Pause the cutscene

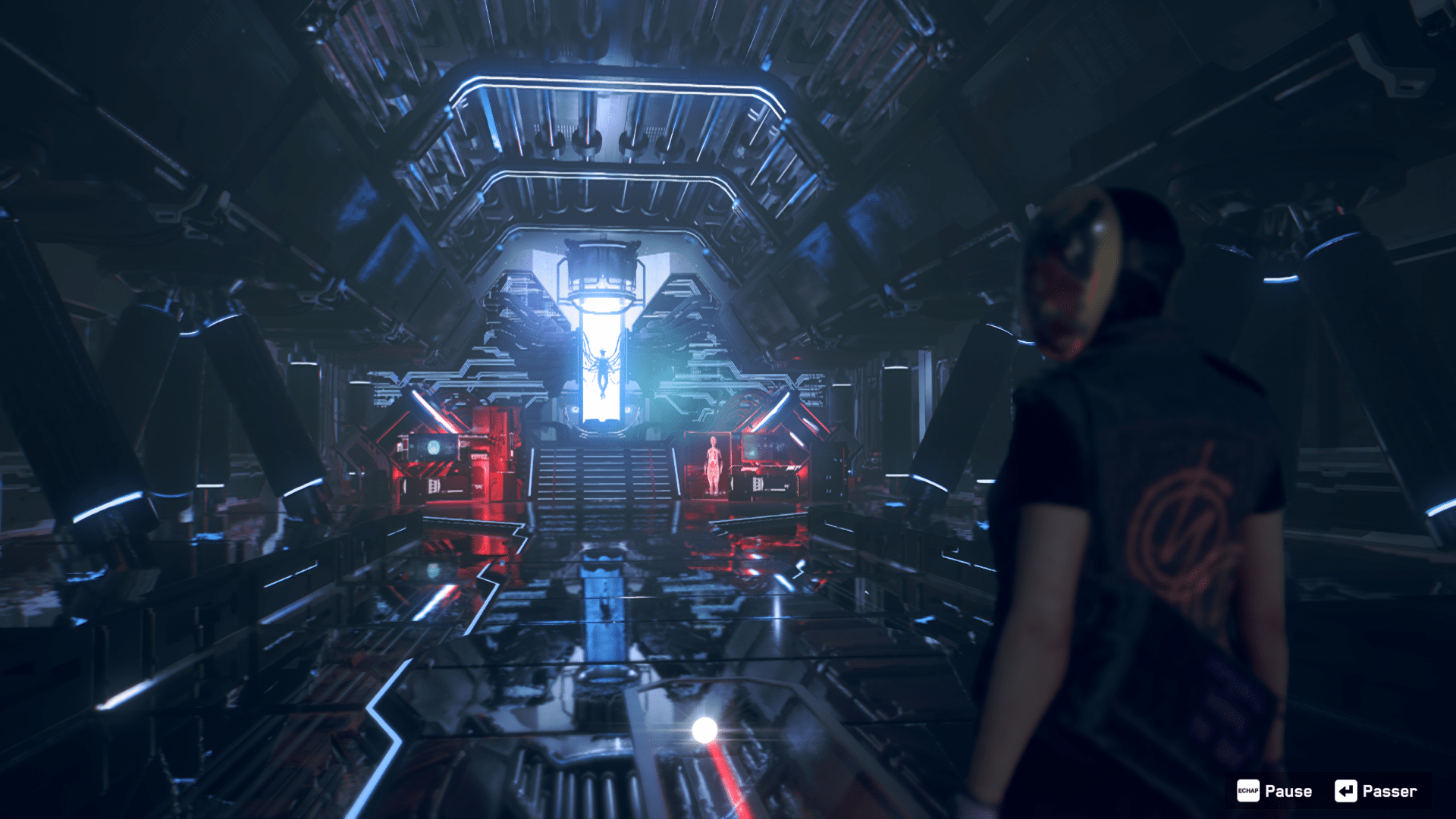[x=1275, y=791]
